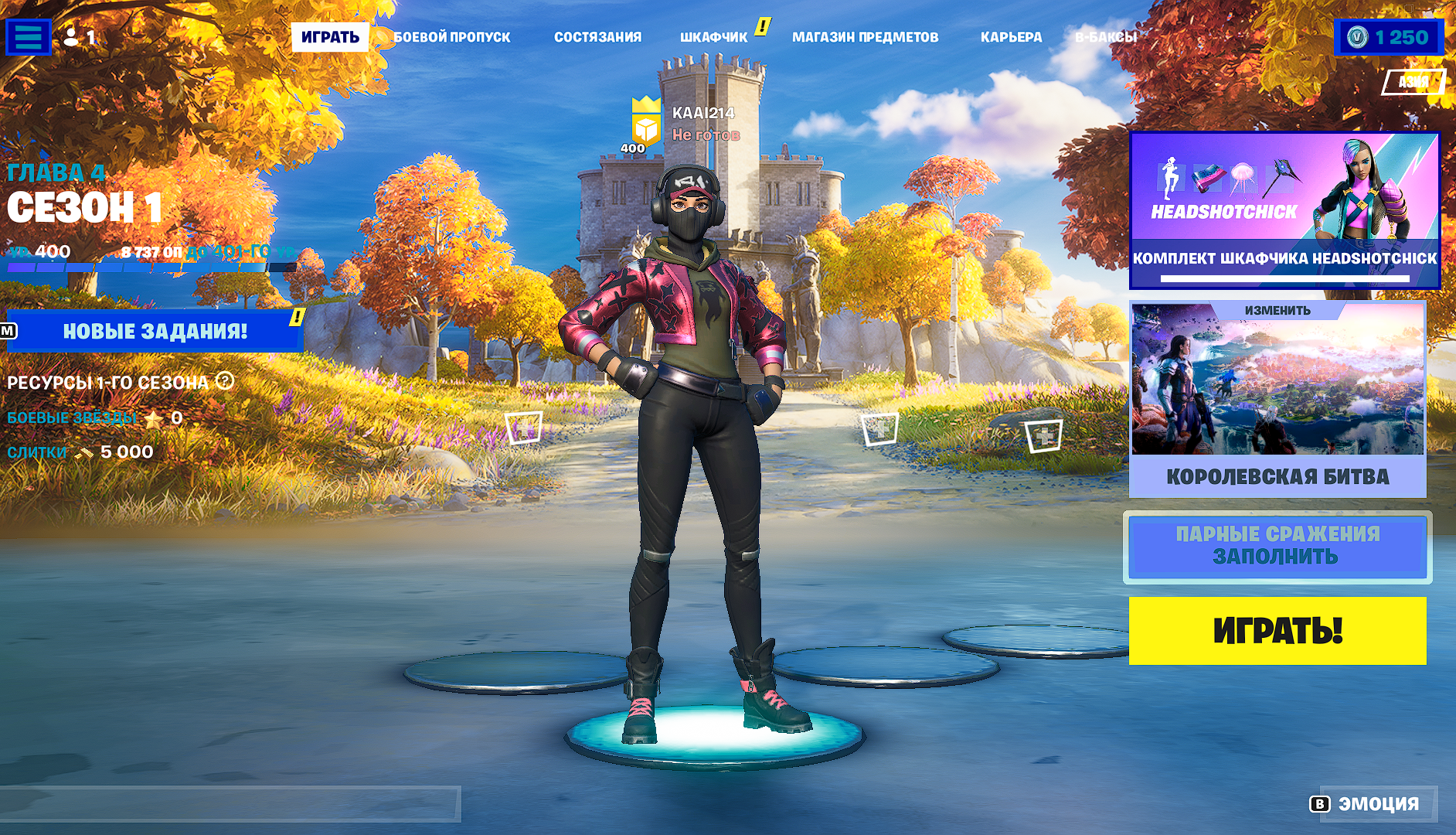The image size is (1456, 835).
Task: Toggle the ПАРНЫЕ СРАЖЕНИЯ ЗАПОЛНИТЬ option
Action: (x=1277, y=547)
